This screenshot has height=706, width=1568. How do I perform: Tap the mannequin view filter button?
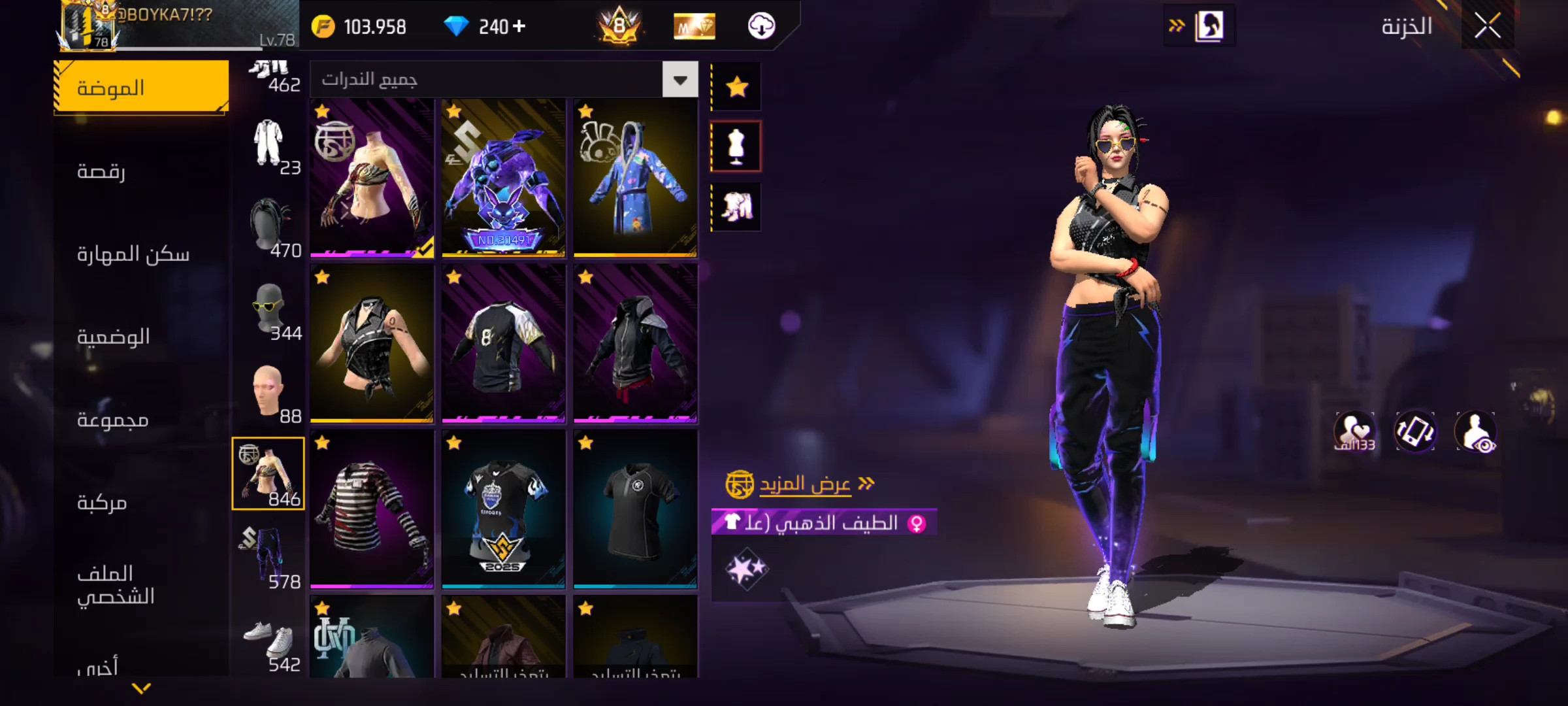(736, 146)
